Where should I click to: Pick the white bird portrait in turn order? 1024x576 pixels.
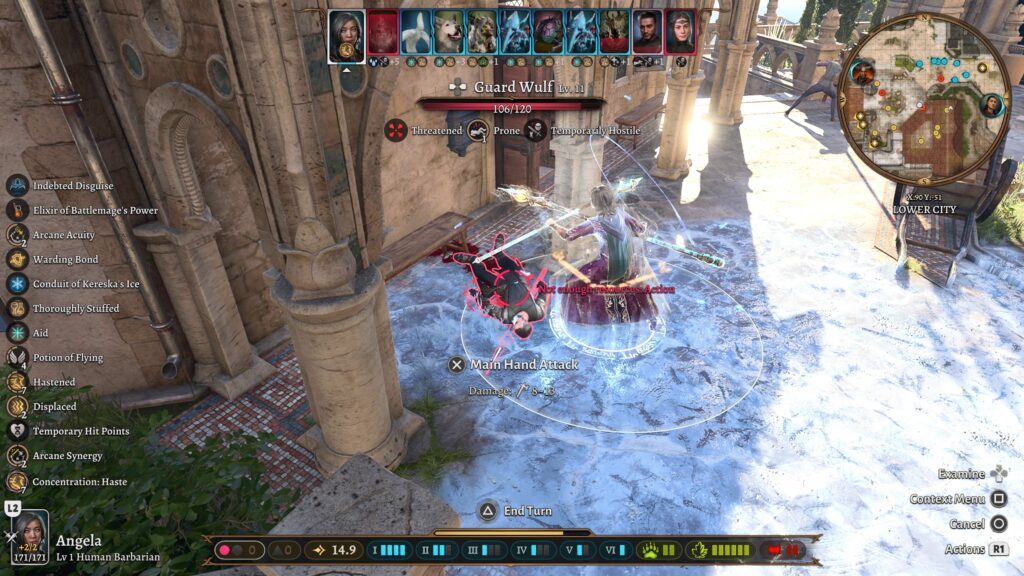416,32
